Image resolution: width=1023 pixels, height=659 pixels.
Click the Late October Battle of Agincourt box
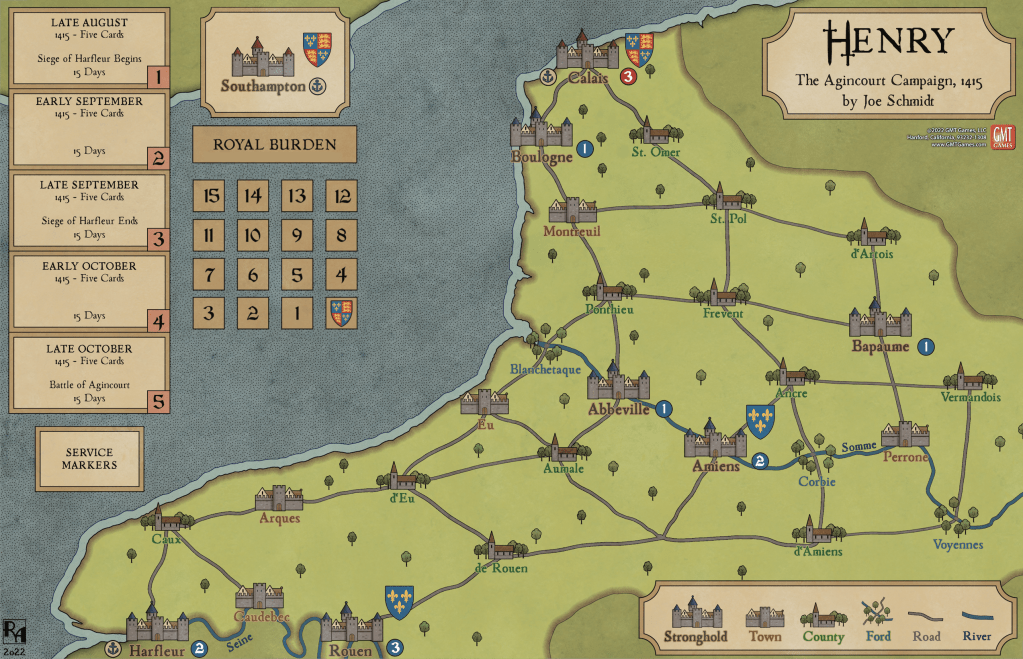pos(87,374)
